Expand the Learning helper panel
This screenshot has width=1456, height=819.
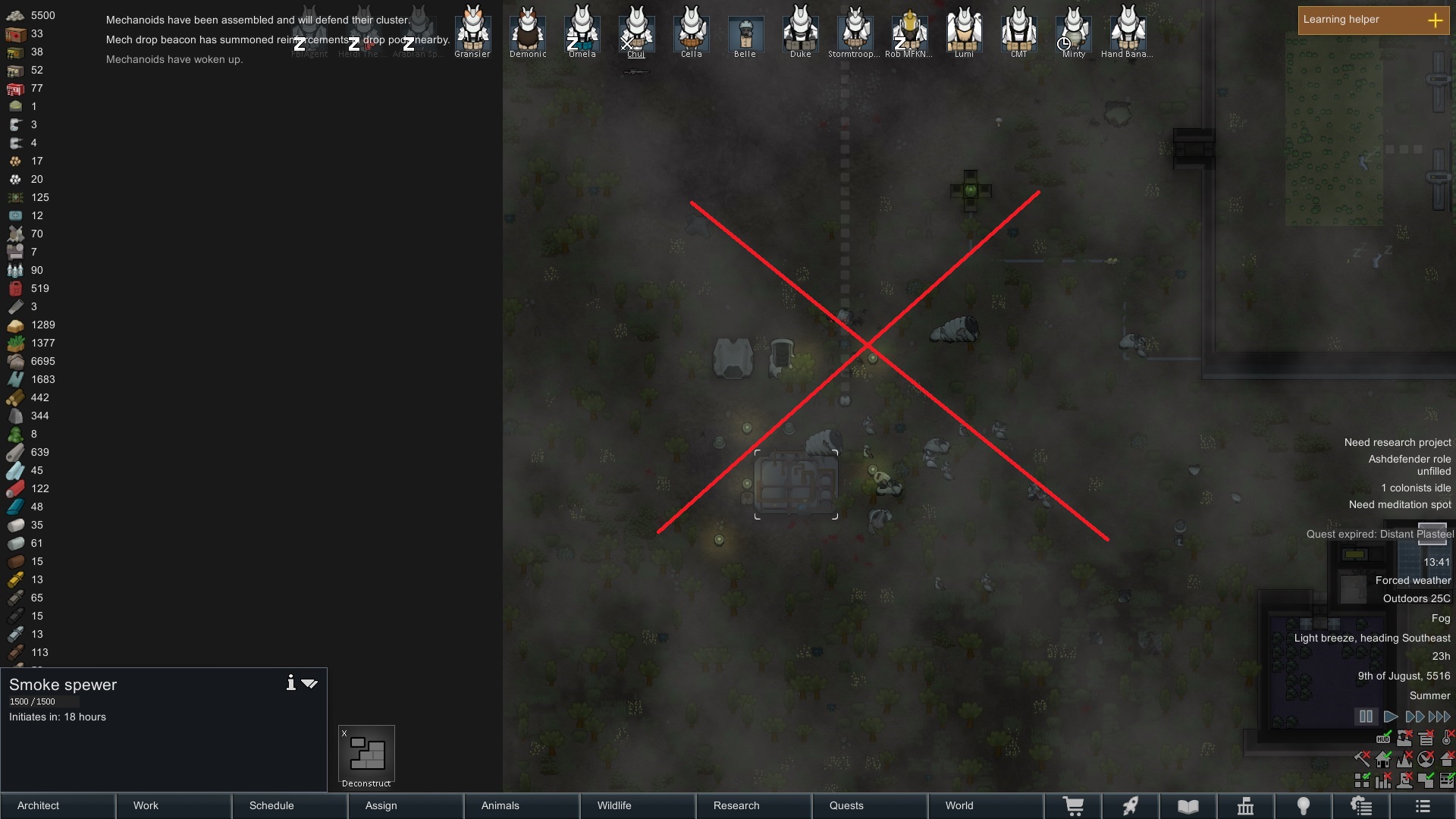coord(1435,20)
